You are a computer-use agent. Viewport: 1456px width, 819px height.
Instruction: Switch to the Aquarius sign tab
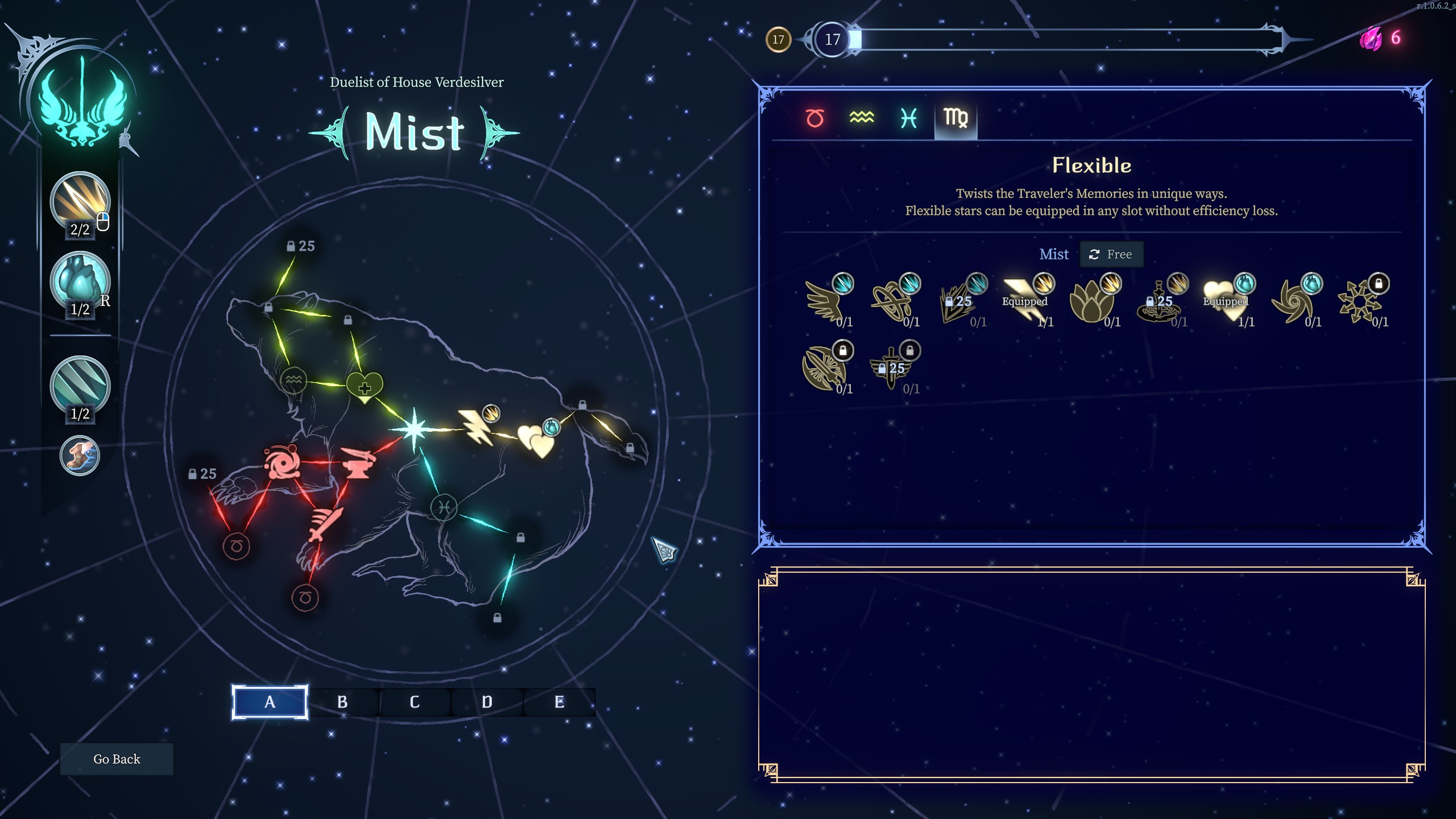861,118
